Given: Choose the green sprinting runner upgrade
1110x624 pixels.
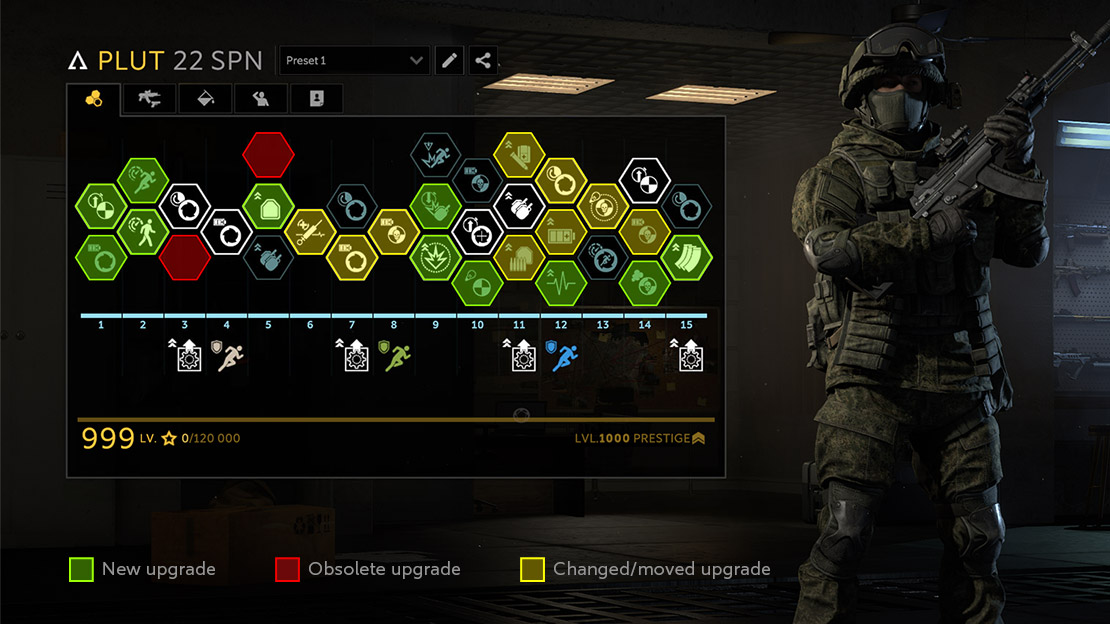Looking at the screenshot, I should pyautogui.click(x=143, y=181).
